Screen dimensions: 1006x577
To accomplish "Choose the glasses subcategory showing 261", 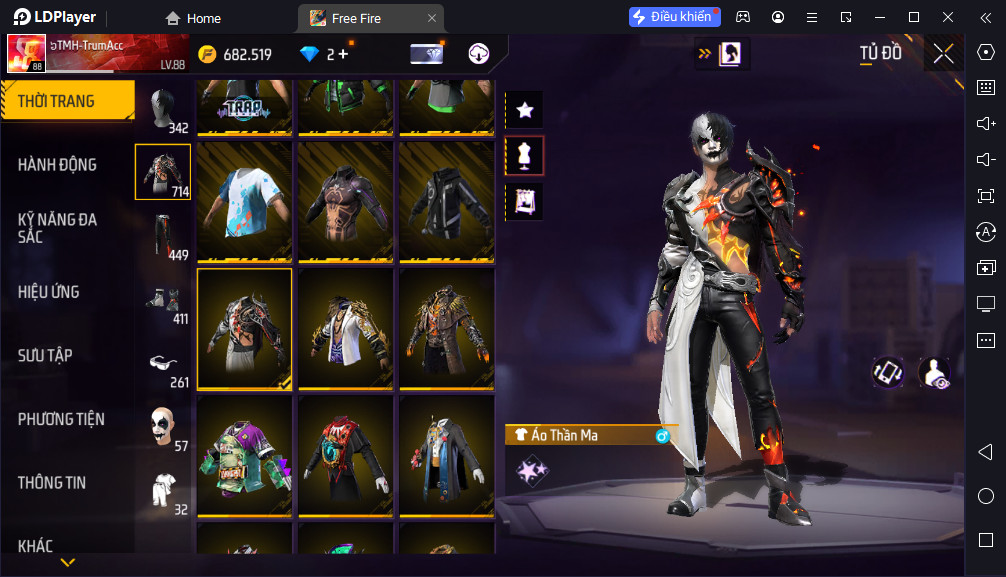I will pyautogui.click(x=163, y=364).
